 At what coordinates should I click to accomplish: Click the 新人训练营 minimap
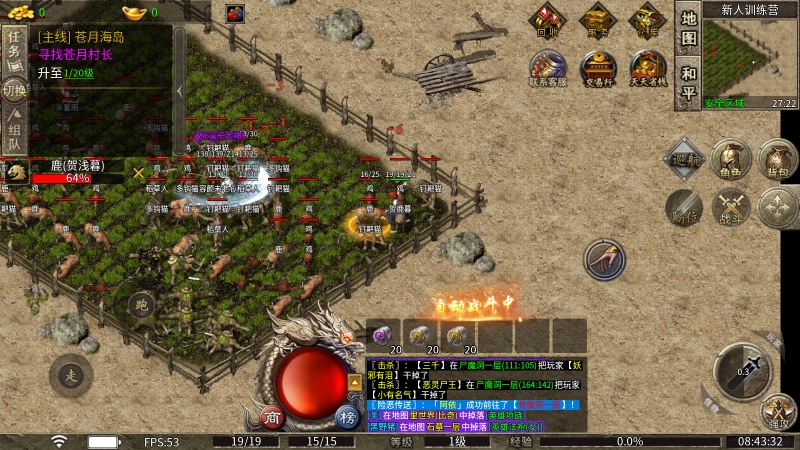coord(750,58)
